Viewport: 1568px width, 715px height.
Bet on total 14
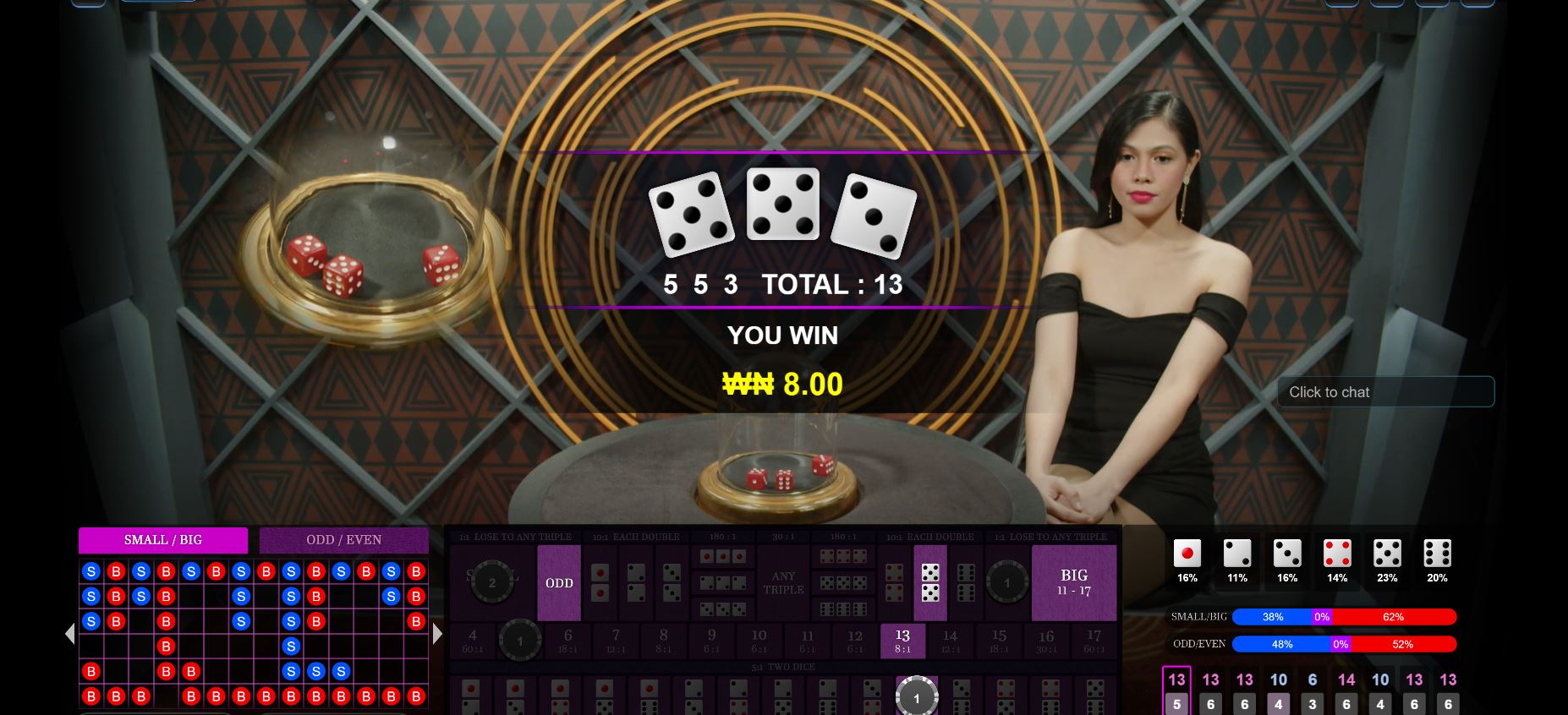point(950,641)
